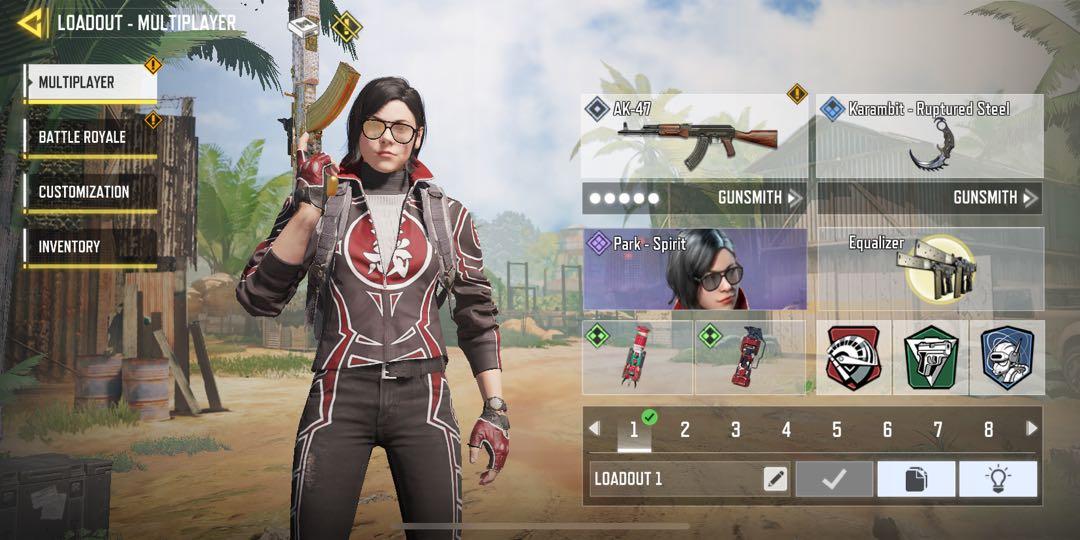Viewport: 1080px width, 540px height.
Task: Show next loadouts with the right arrow
Action: click(1032, 429)
